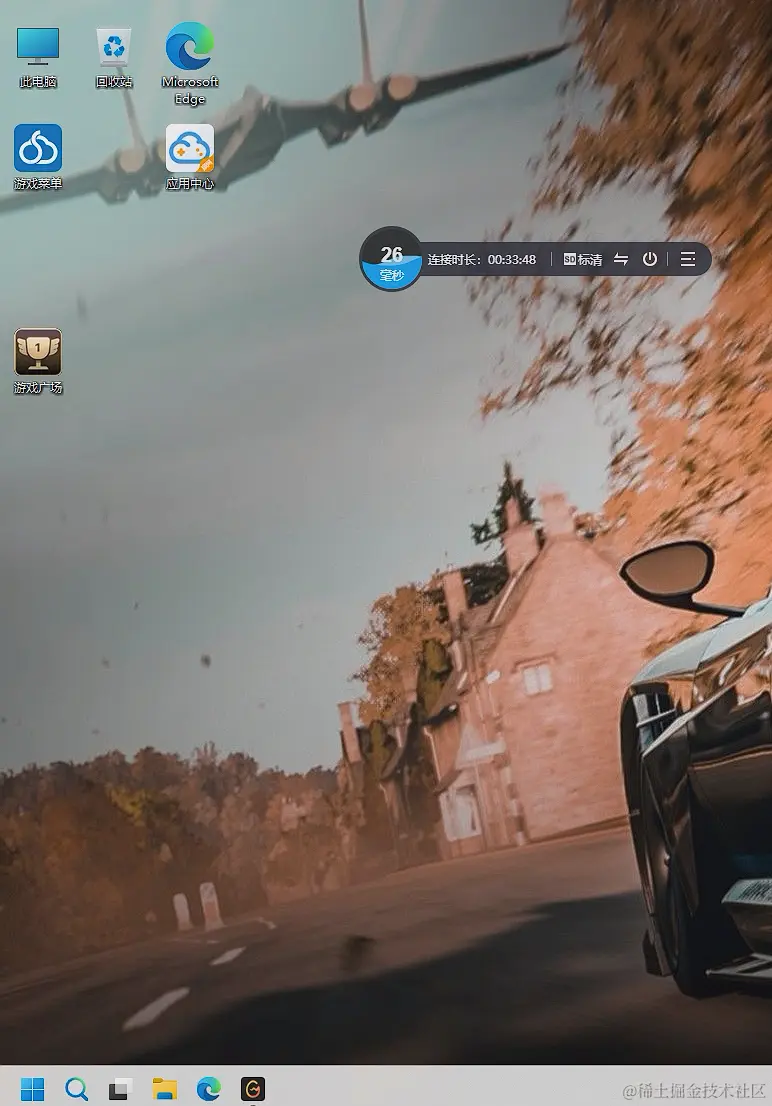Image resolution: width=772 pixels, height=1106 pixels.
Task: Open Task View from the taskbar
Action: (x=120, y=1089)
